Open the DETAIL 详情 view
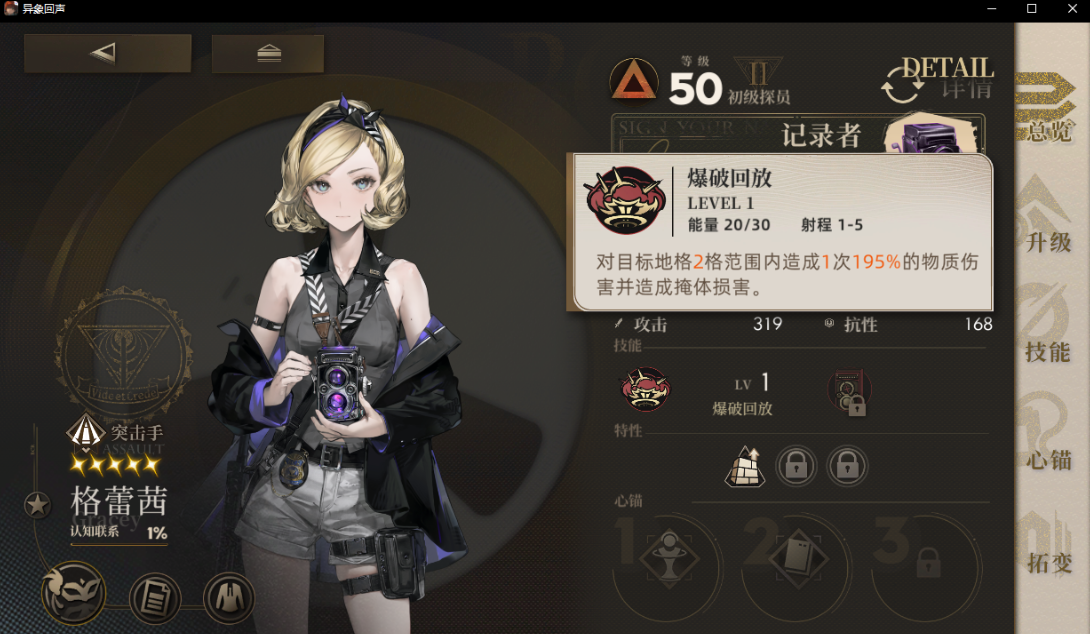This screenshot has width=1090, height=634. coord(938,80)
